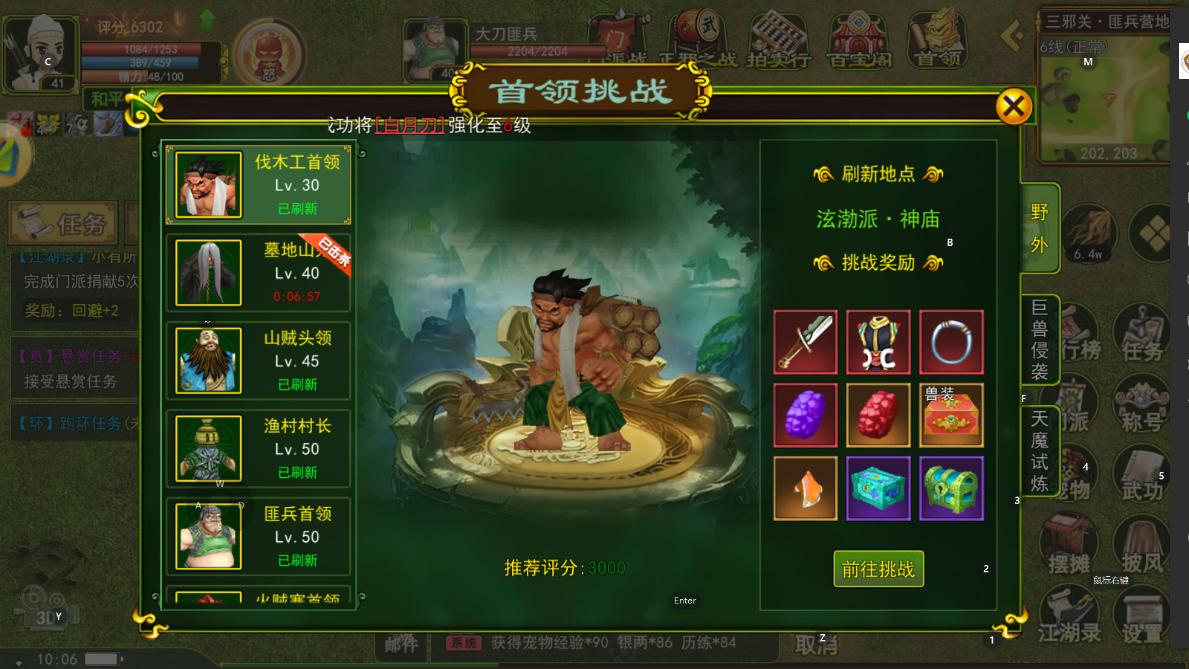Inspect the silver ring reward

[951, 342]
